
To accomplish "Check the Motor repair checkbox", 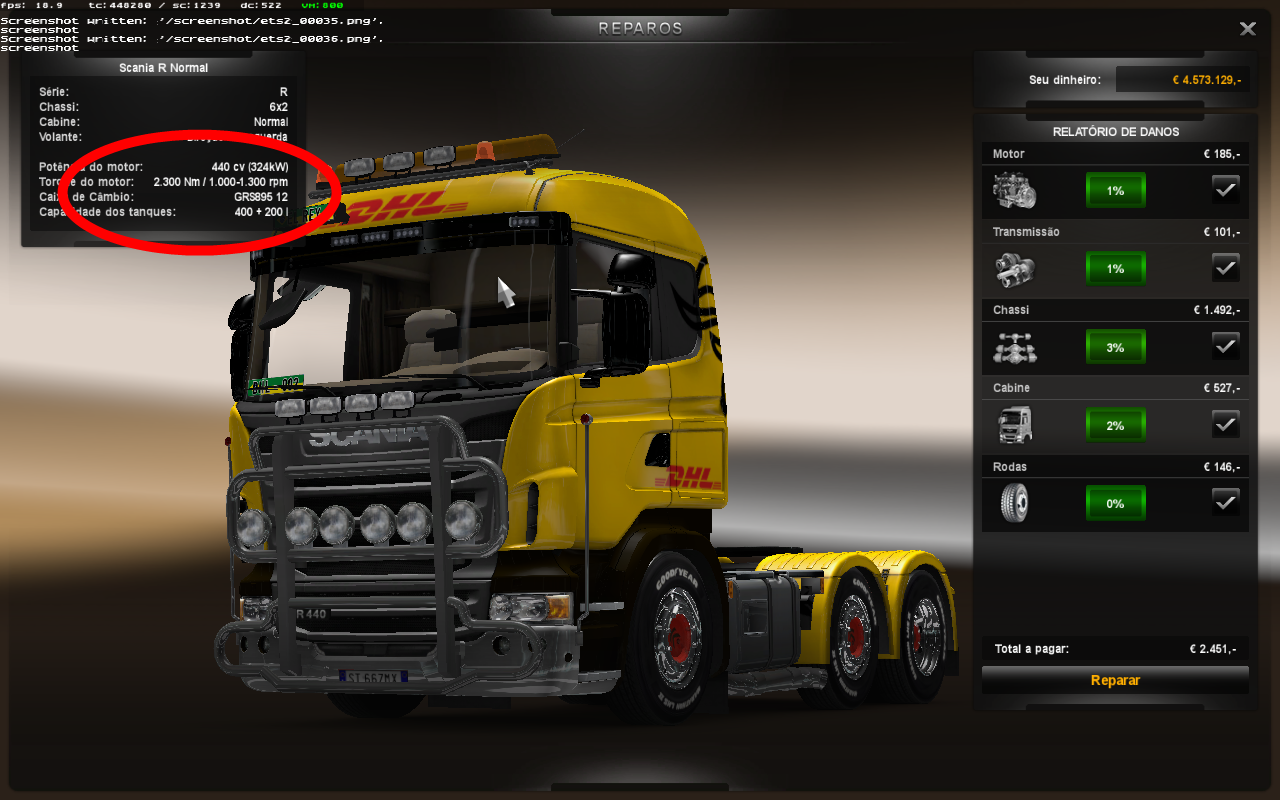I will [x=1226, y=189].
